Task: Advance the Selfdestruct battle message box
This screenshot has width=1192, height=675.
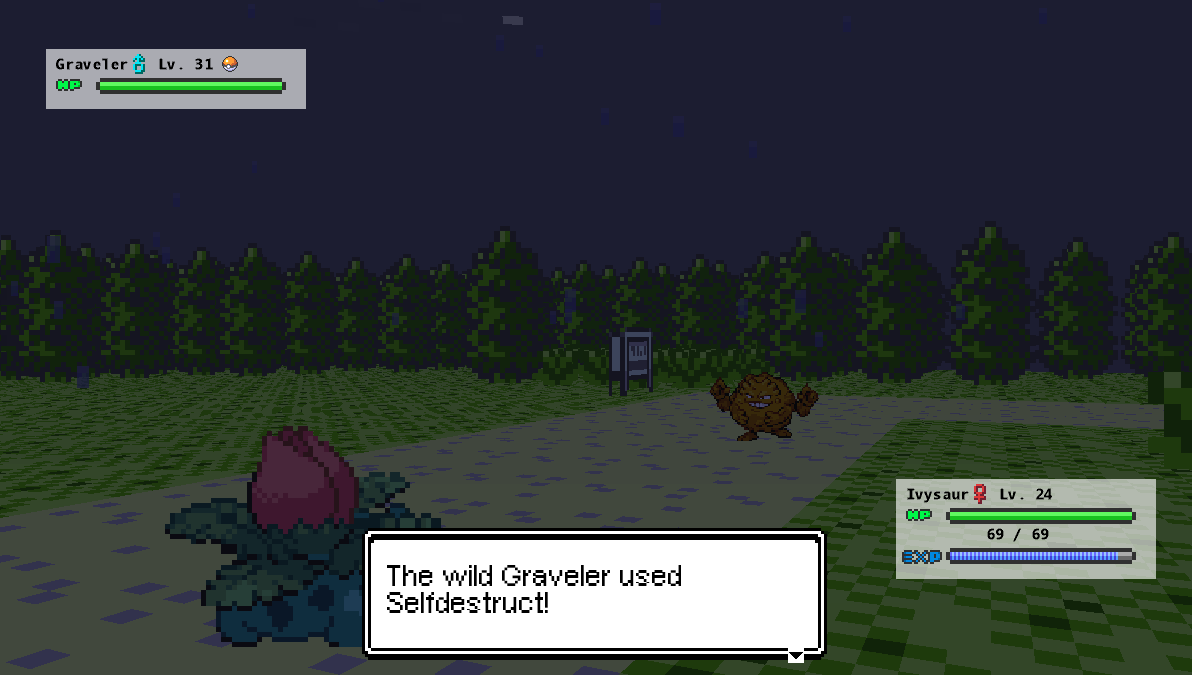Action: 594,592
